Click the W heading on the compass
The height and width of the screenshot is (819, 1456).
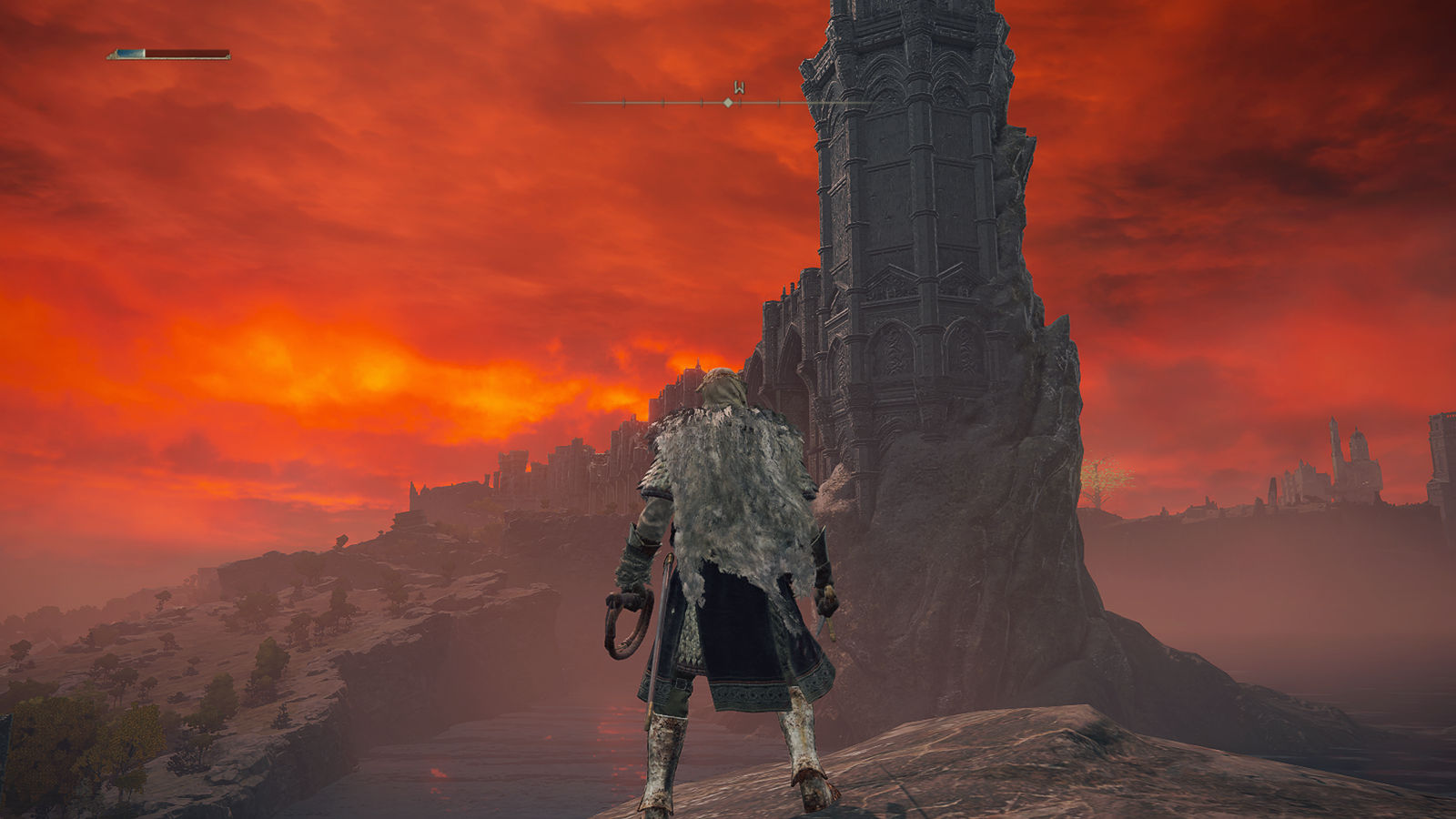click(740, 88)
